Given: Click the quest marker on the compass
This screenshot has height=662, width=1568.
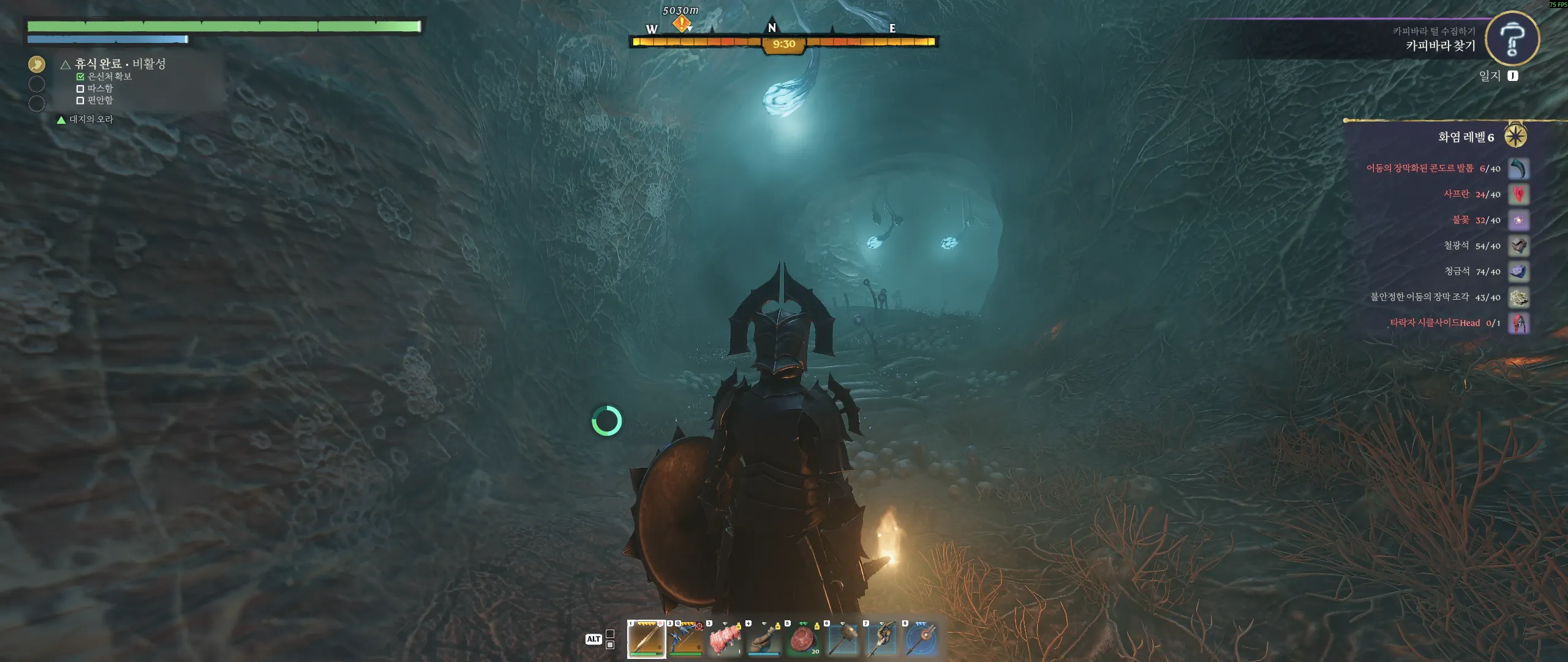Looking at the screenshot, I should pyautogui.click(x=681, y=24).
